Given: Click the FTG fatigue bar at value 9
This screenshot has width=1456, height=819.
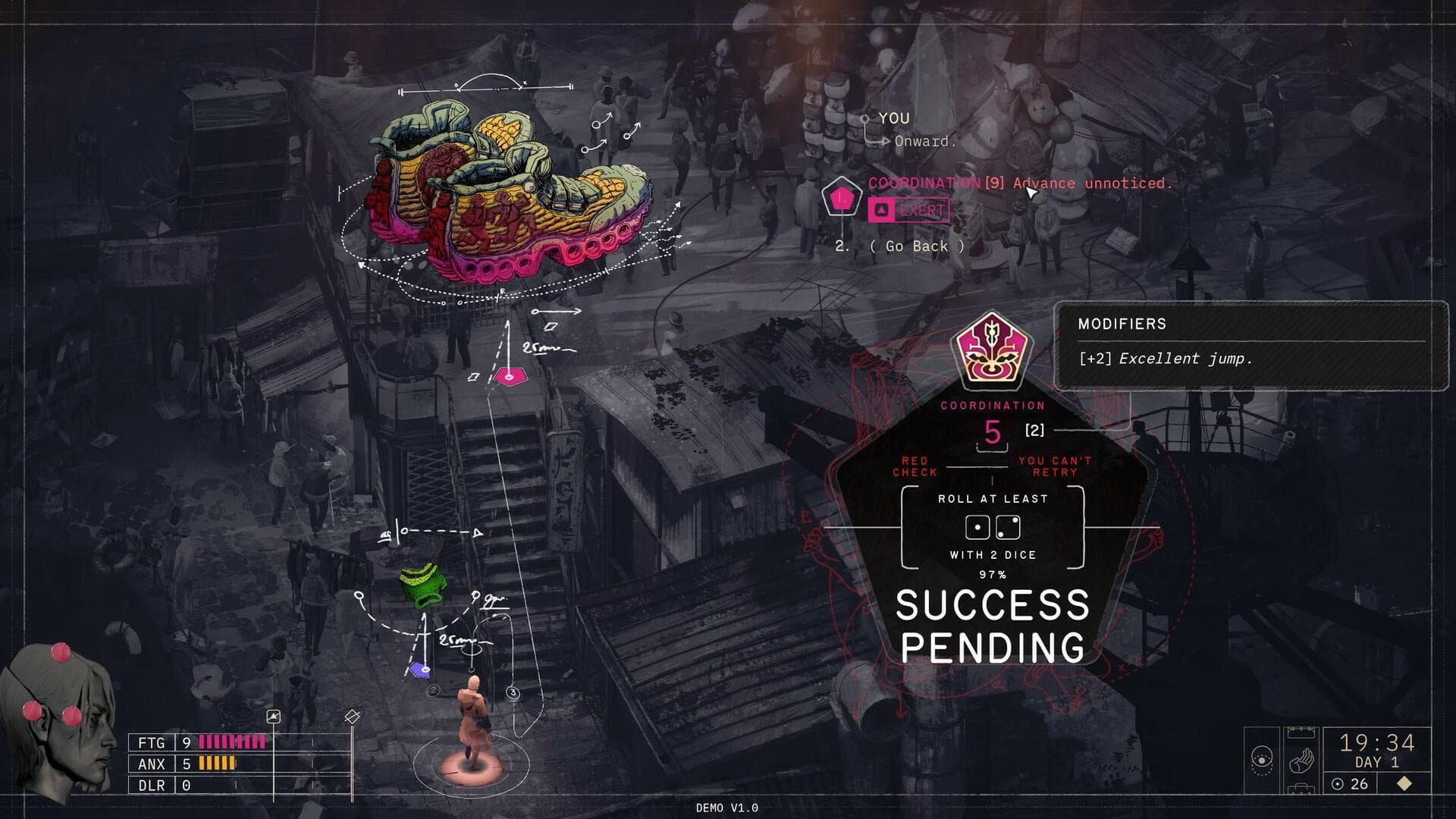Looking at the screenshot, I should click(233, 742).
